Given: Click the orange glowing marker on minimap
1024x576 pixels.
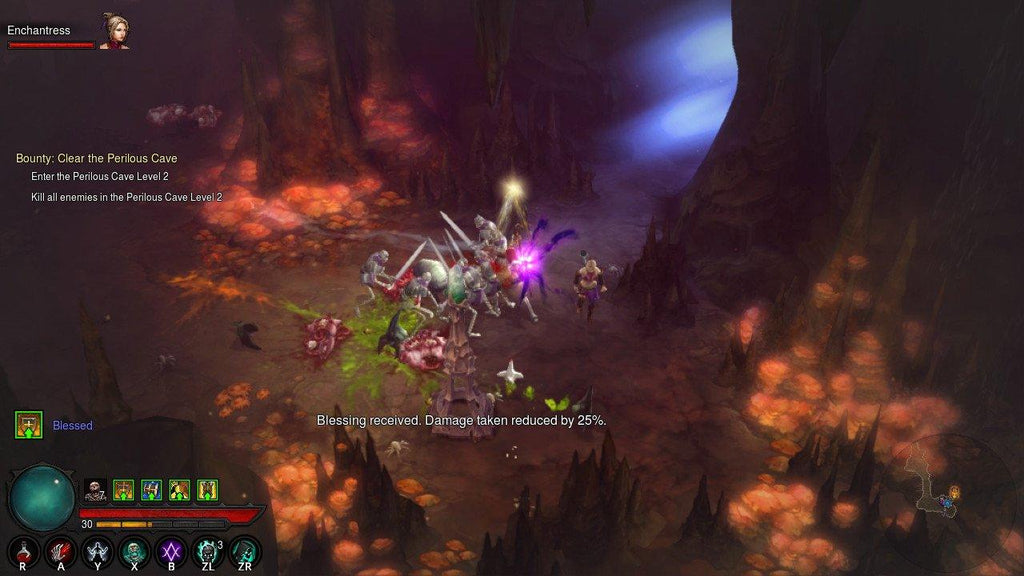Looking at the screenshot, I should pos(954,491).
